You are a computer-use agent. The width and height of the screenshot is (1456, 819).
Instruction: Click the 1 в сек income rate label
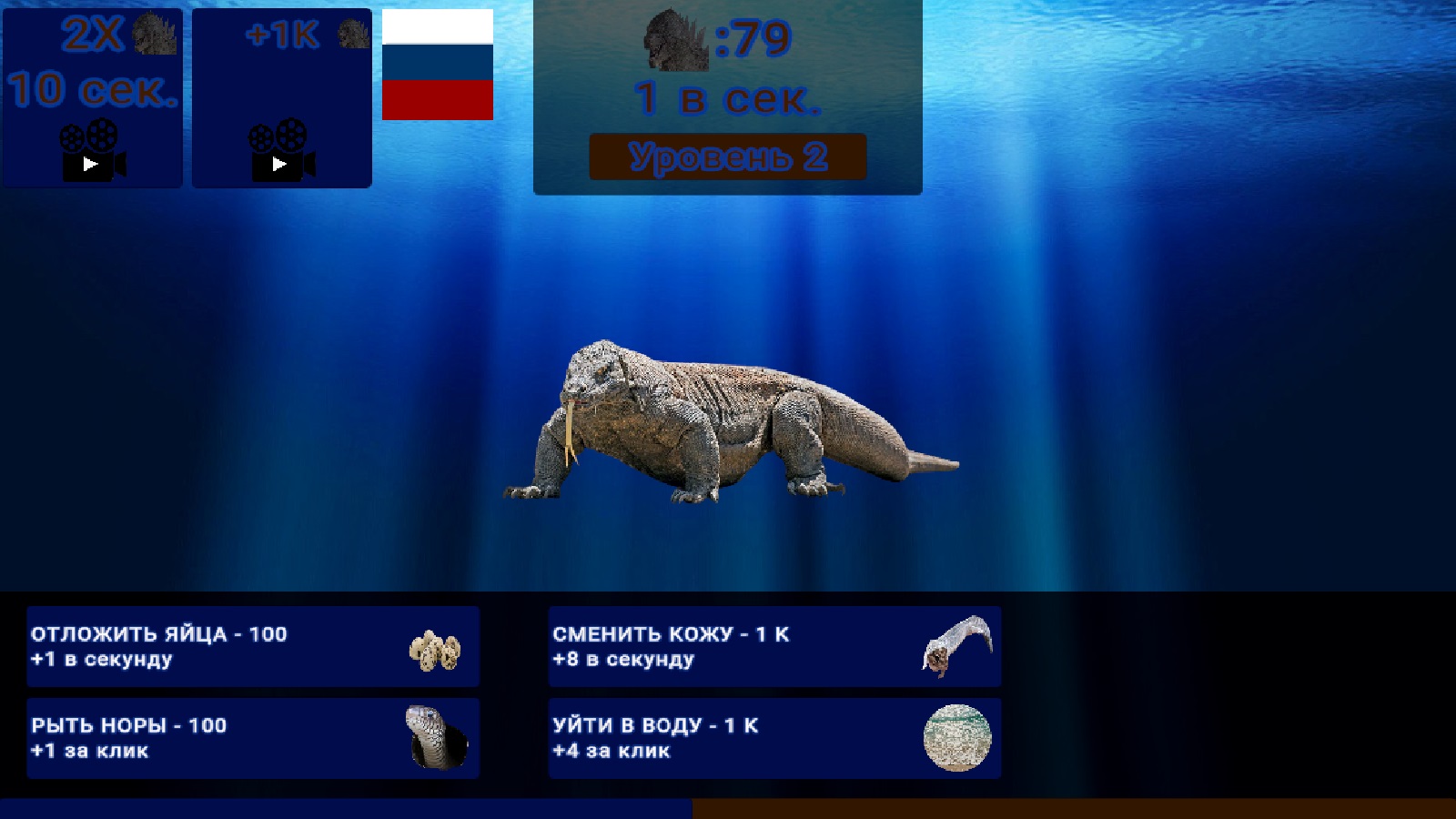[x=728, y=102]
